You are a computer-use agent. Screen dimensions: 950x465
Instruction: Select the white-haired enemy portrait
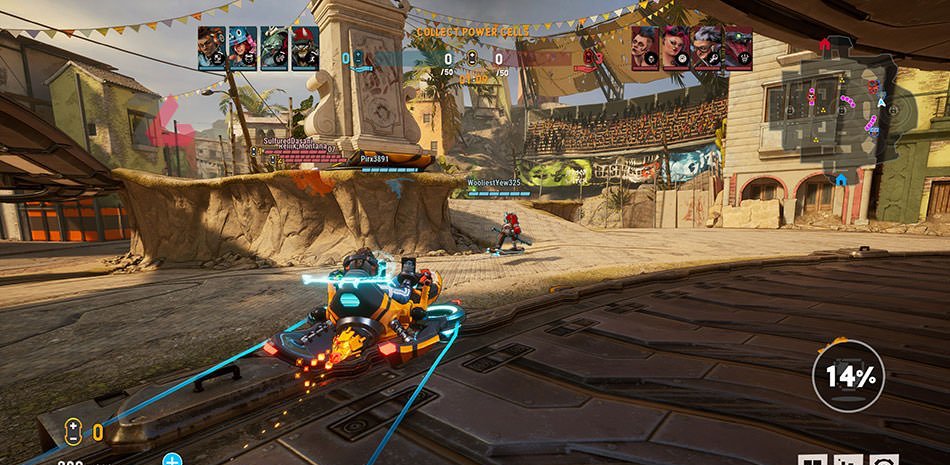click(x=707, y=47)
